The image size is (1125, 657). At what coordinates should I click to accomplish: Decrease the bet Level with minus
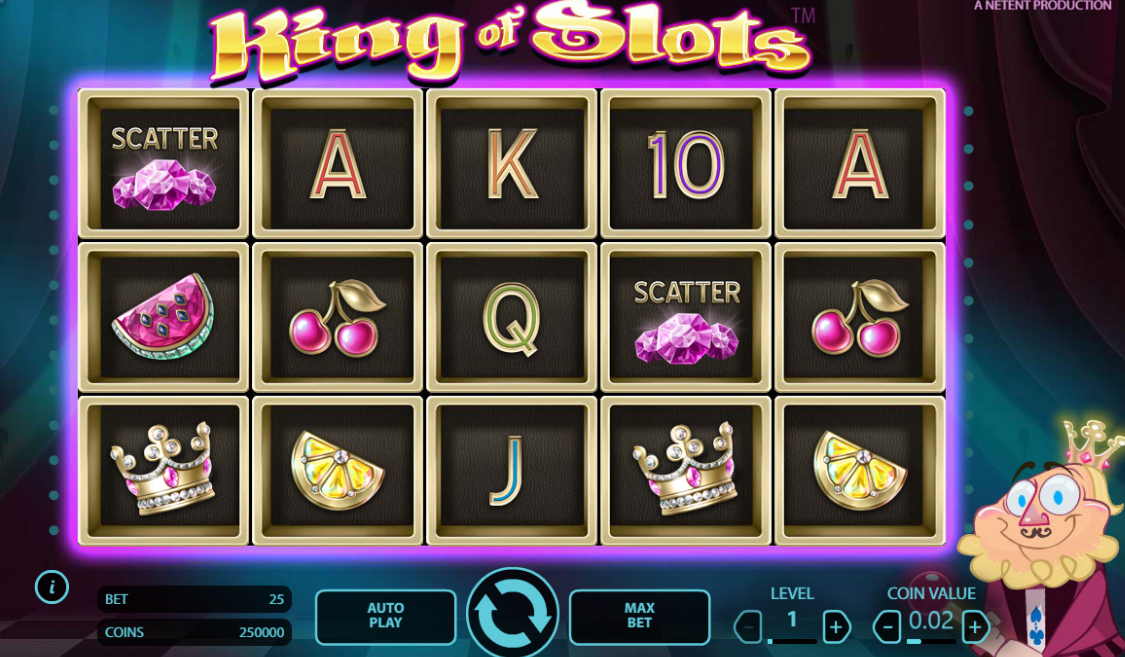(748, 627)
